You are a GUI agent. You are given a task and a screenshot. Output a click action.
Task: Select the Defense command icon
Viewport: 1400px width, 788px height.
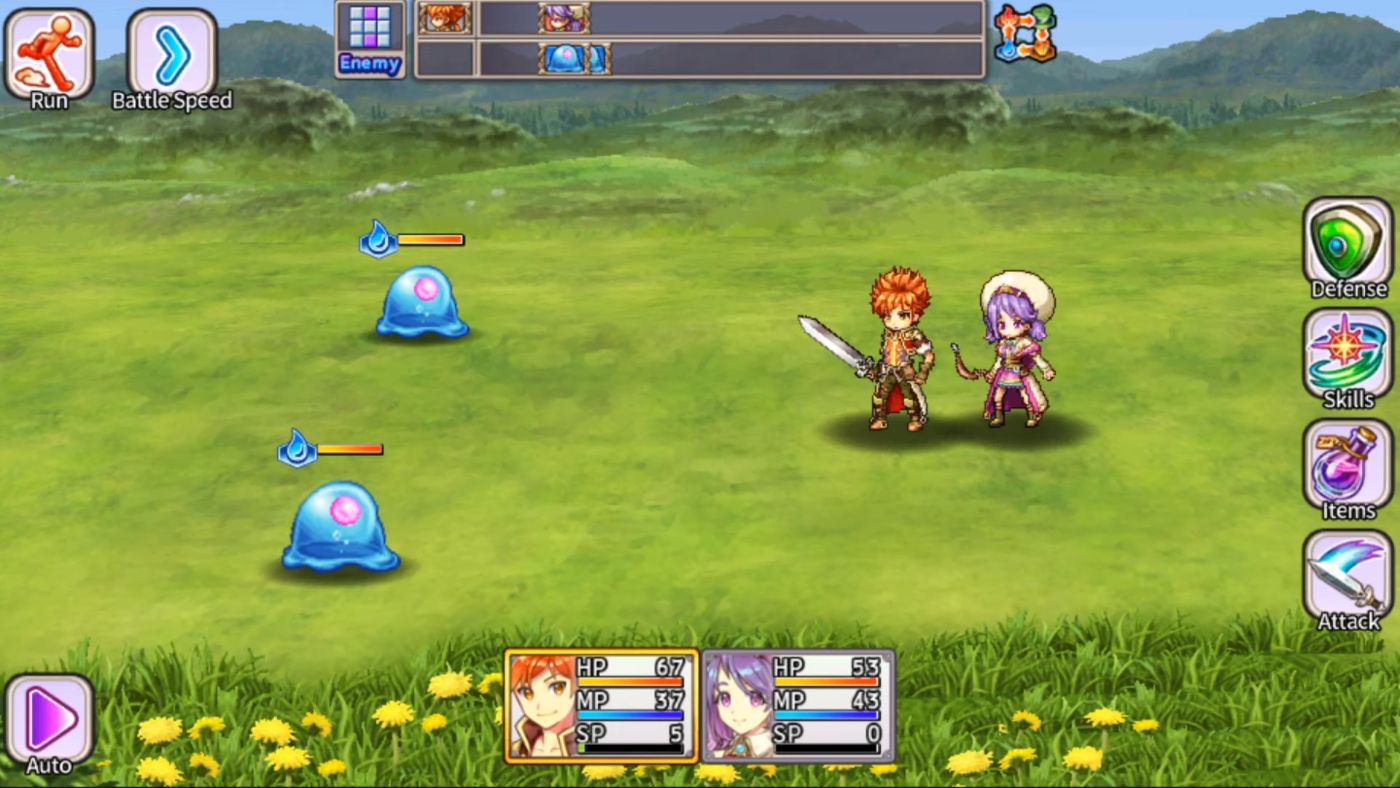click(1347, 243)
